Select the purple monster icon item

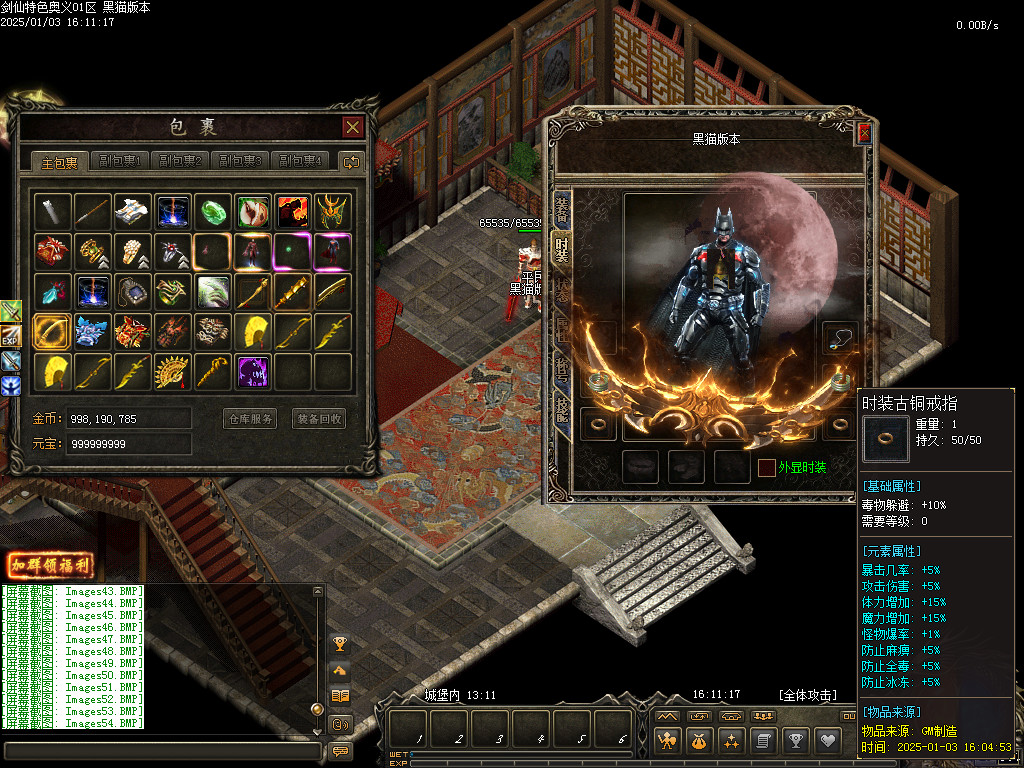pyautogui.click(x=253, y=371)
